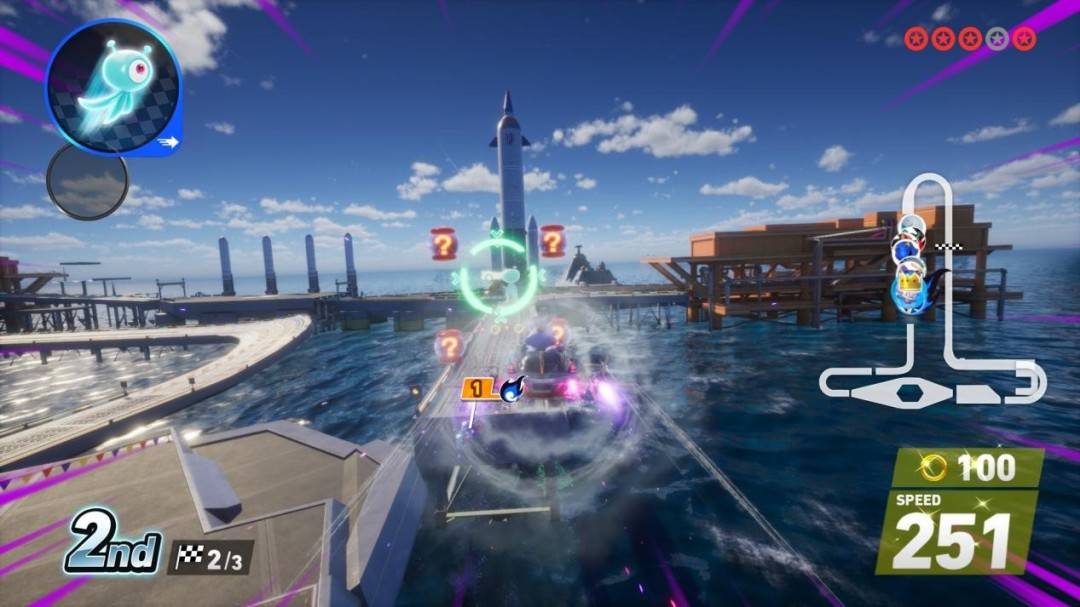
Task: Click the racer icon cluster on minimap
Action: pos(911,262)
